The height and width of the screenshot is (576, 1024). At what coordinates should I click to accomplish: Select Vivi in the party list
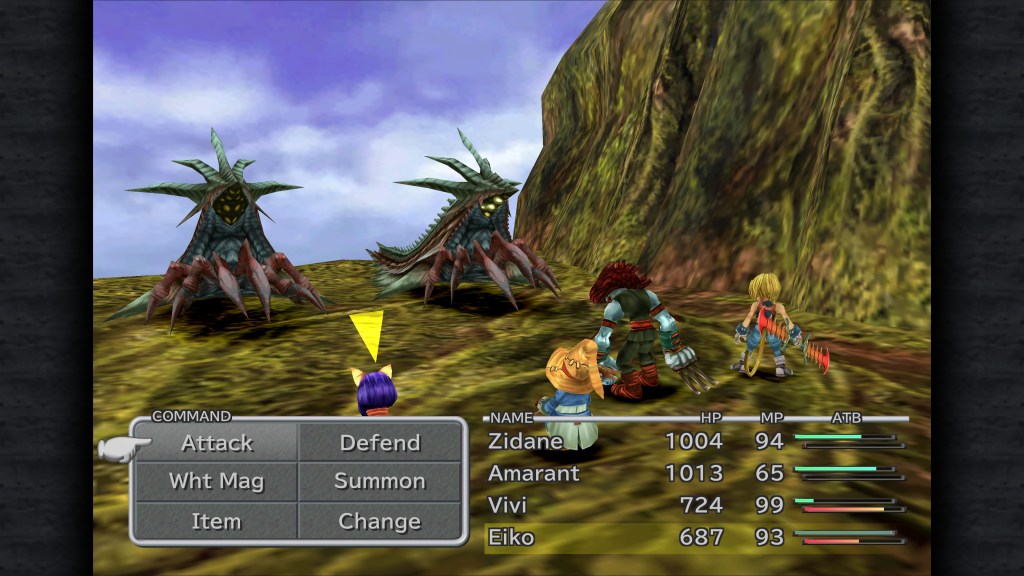coord(508,505)
